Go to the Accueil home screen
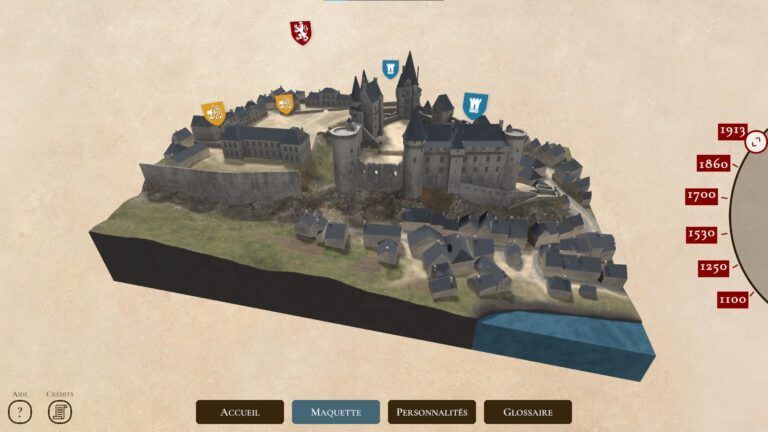768x432 pixels. (x=240, y=412)
